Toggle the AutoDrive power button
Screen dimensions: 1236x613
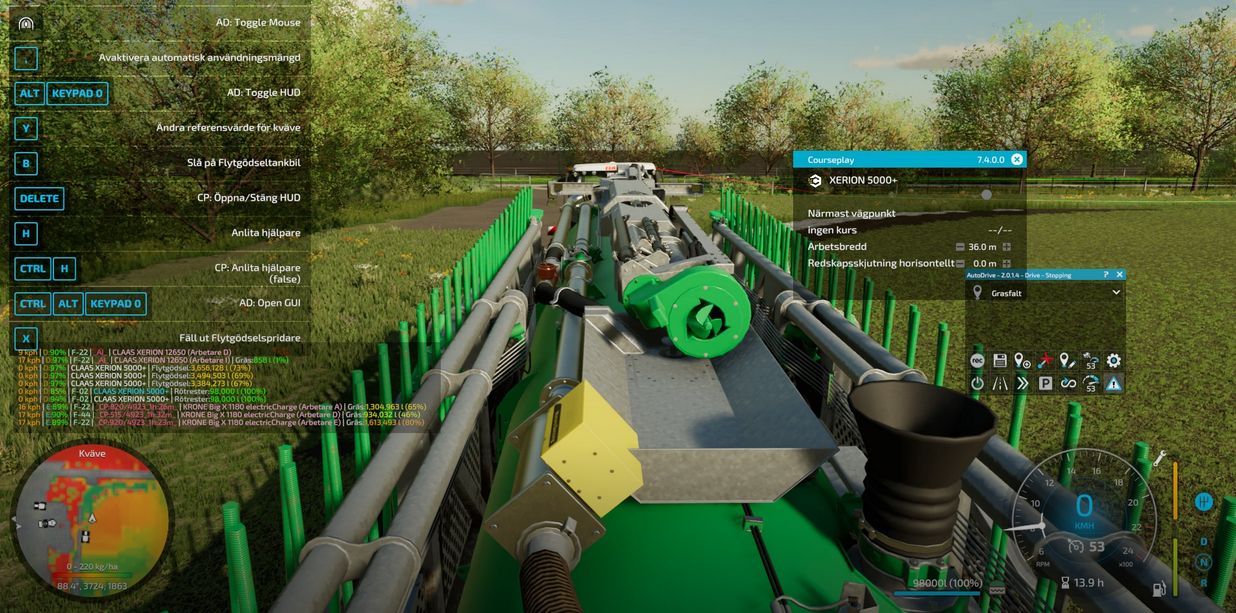coord(977,383)
